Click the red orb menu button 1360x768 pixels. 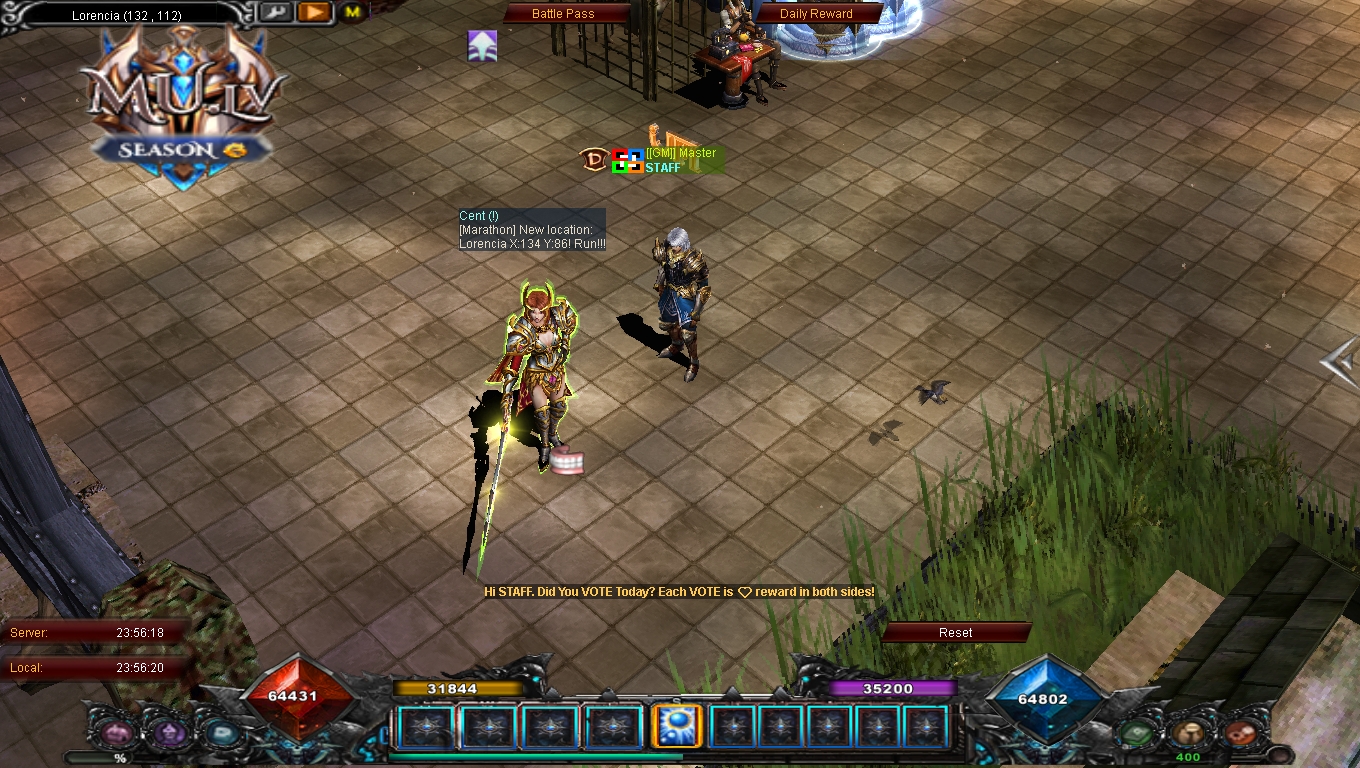(x=1241, y=733)
